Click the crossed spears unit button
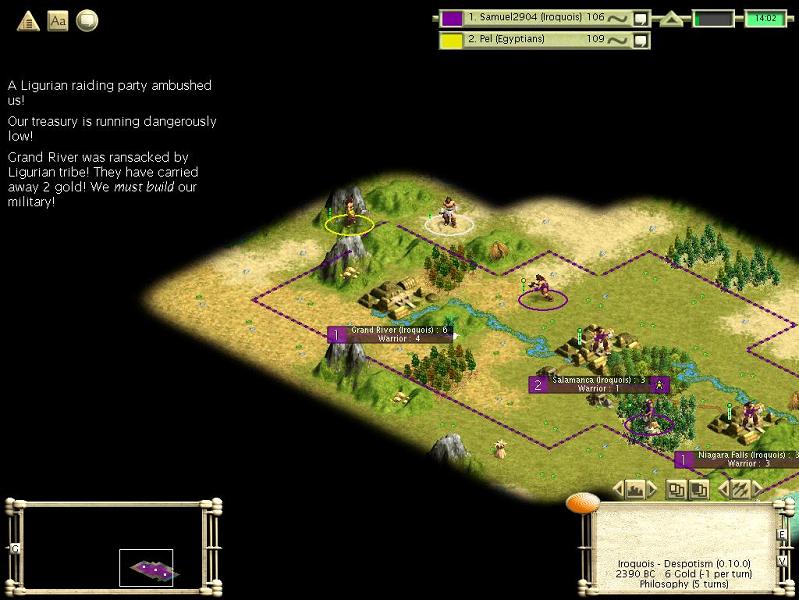Screen dimensions: 799x600 (x=740, y=489)
